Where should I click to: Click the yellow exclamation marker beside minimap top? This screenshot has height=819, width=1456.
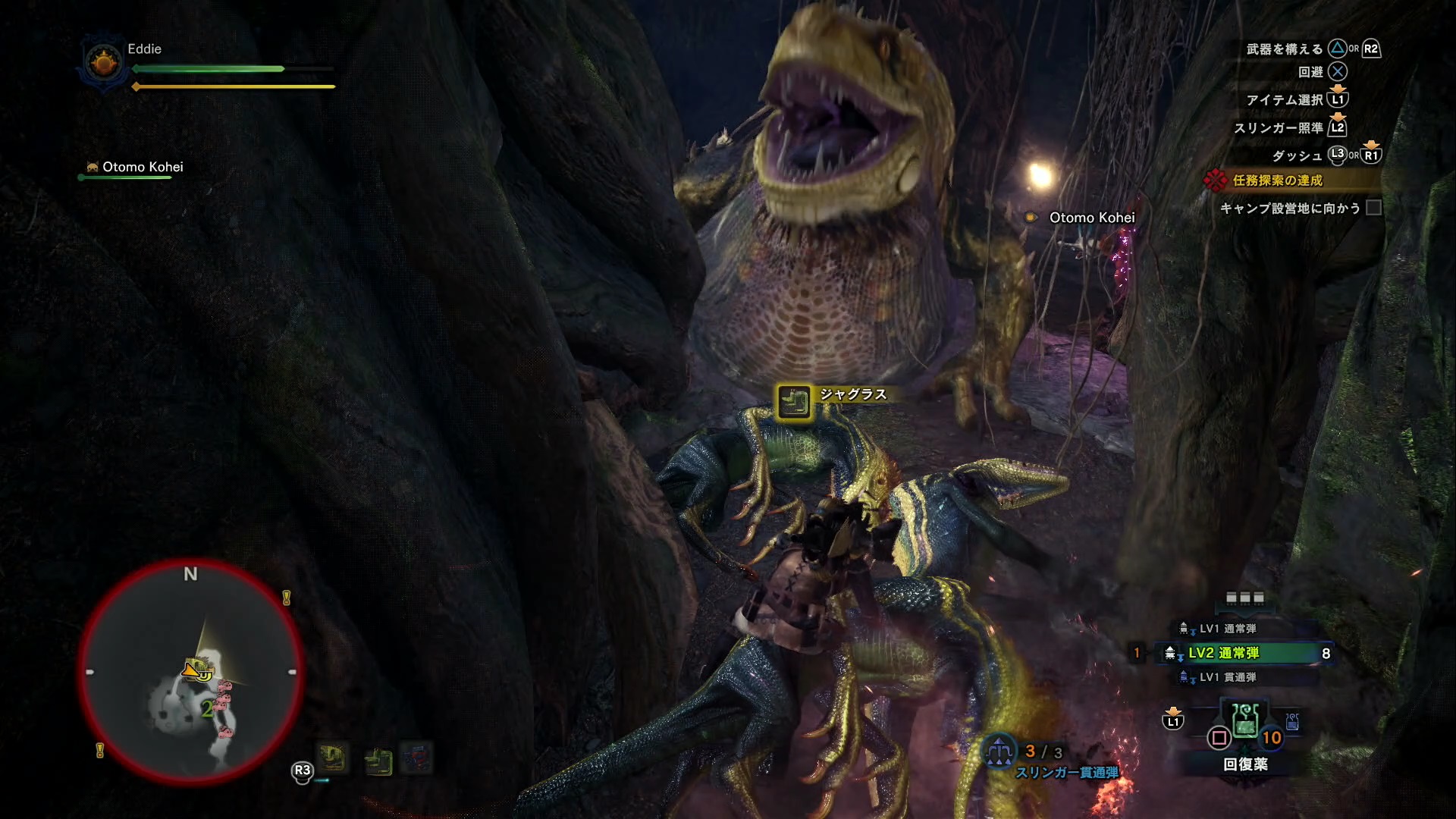coord(287,598)
